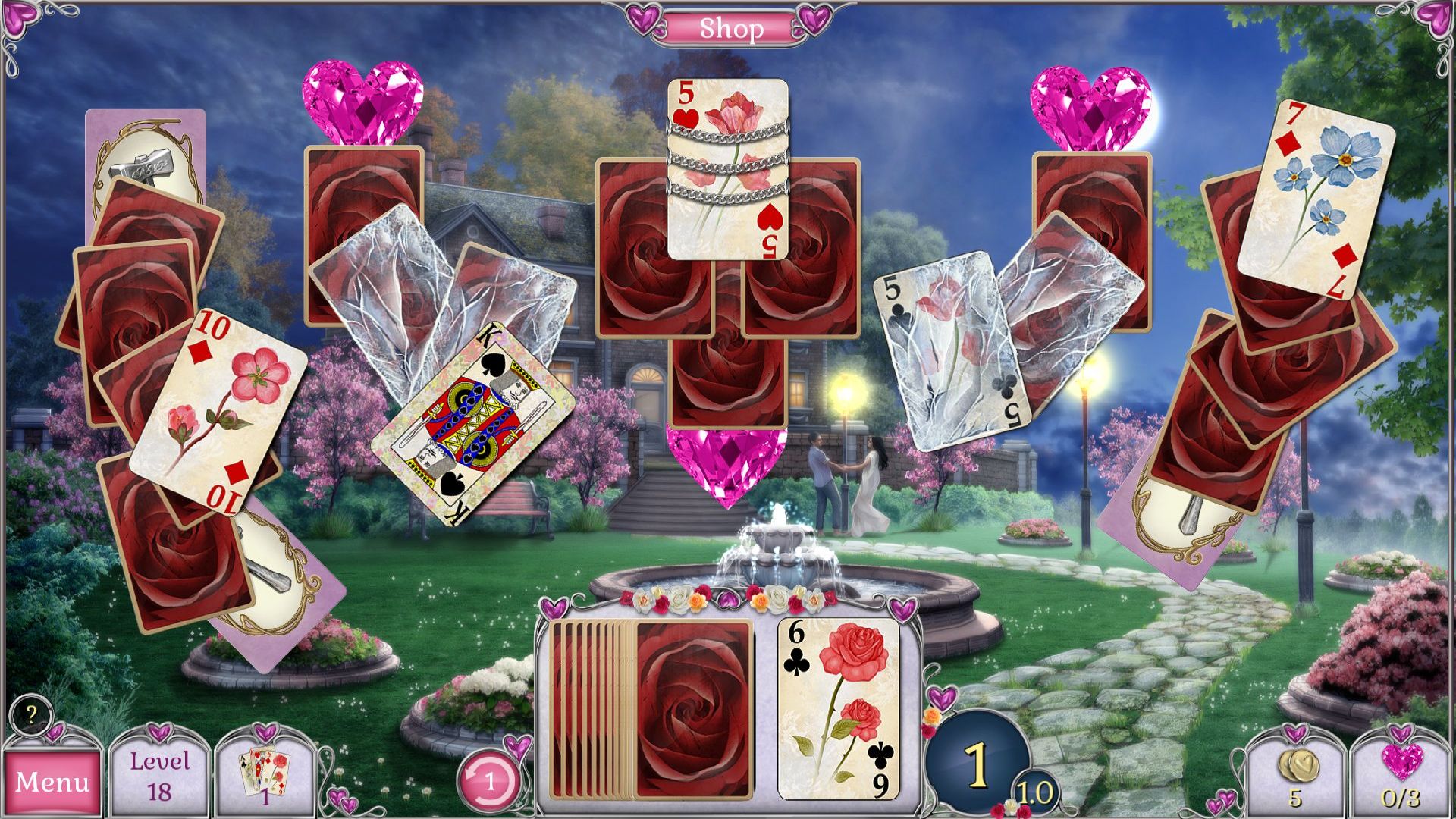
Task: Expand the Shop panel at the top
Action: pyautogui.click(x=728, y=28)
